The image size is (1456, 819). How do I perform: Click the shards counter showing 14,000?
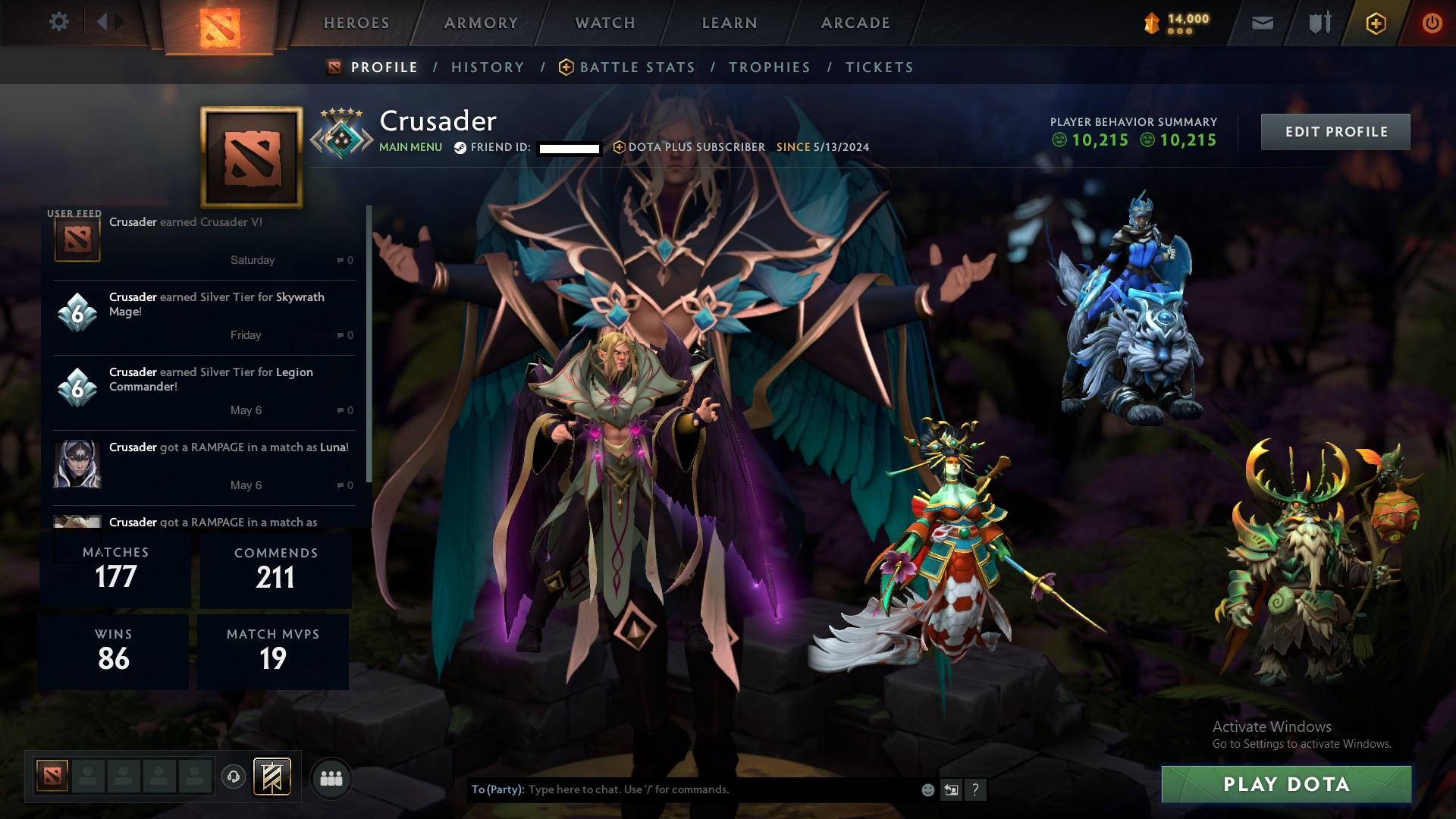click(x=1172, y=22)
